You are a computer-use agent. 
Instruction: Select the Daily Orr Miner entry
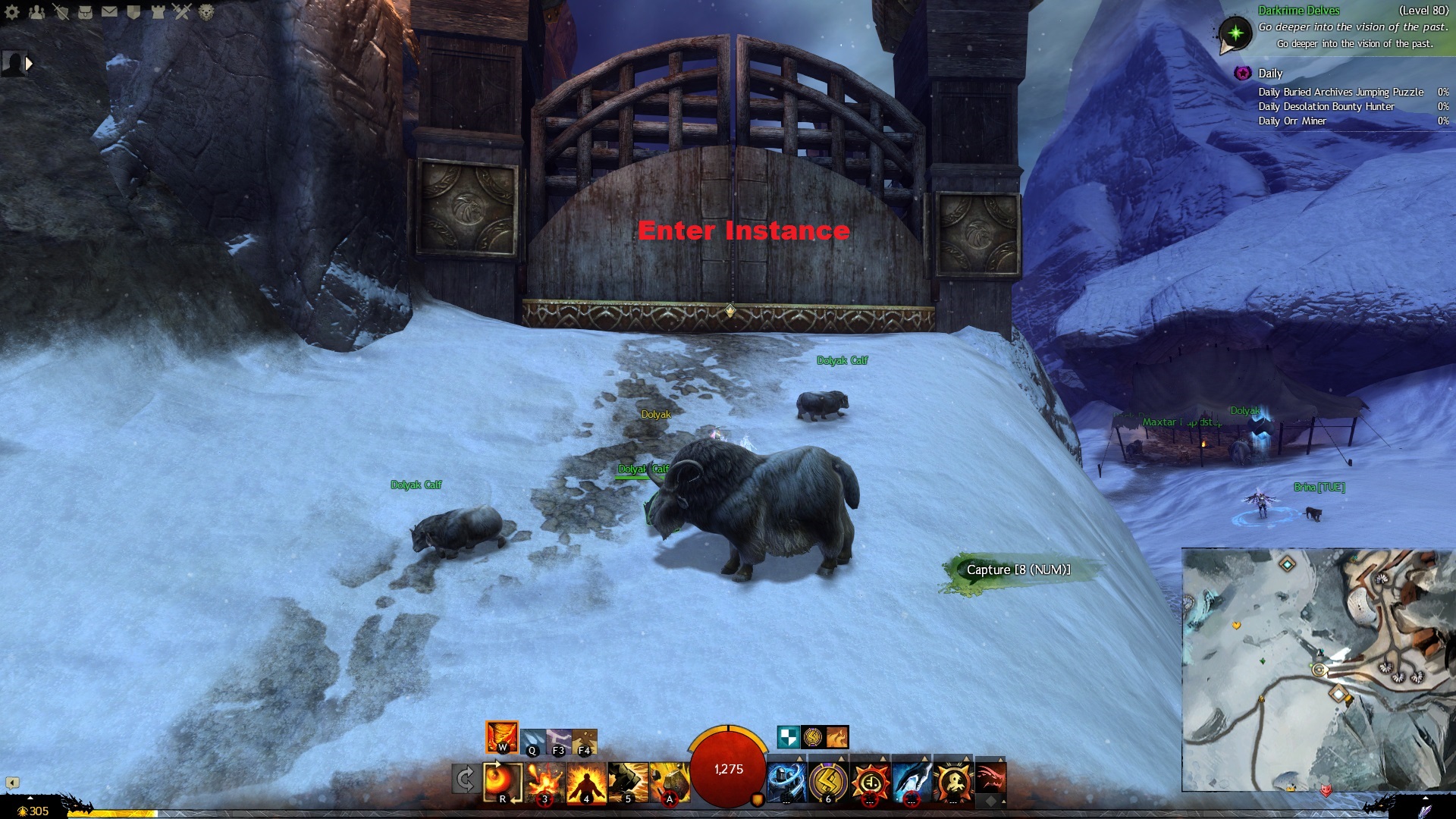[1291, 121]
